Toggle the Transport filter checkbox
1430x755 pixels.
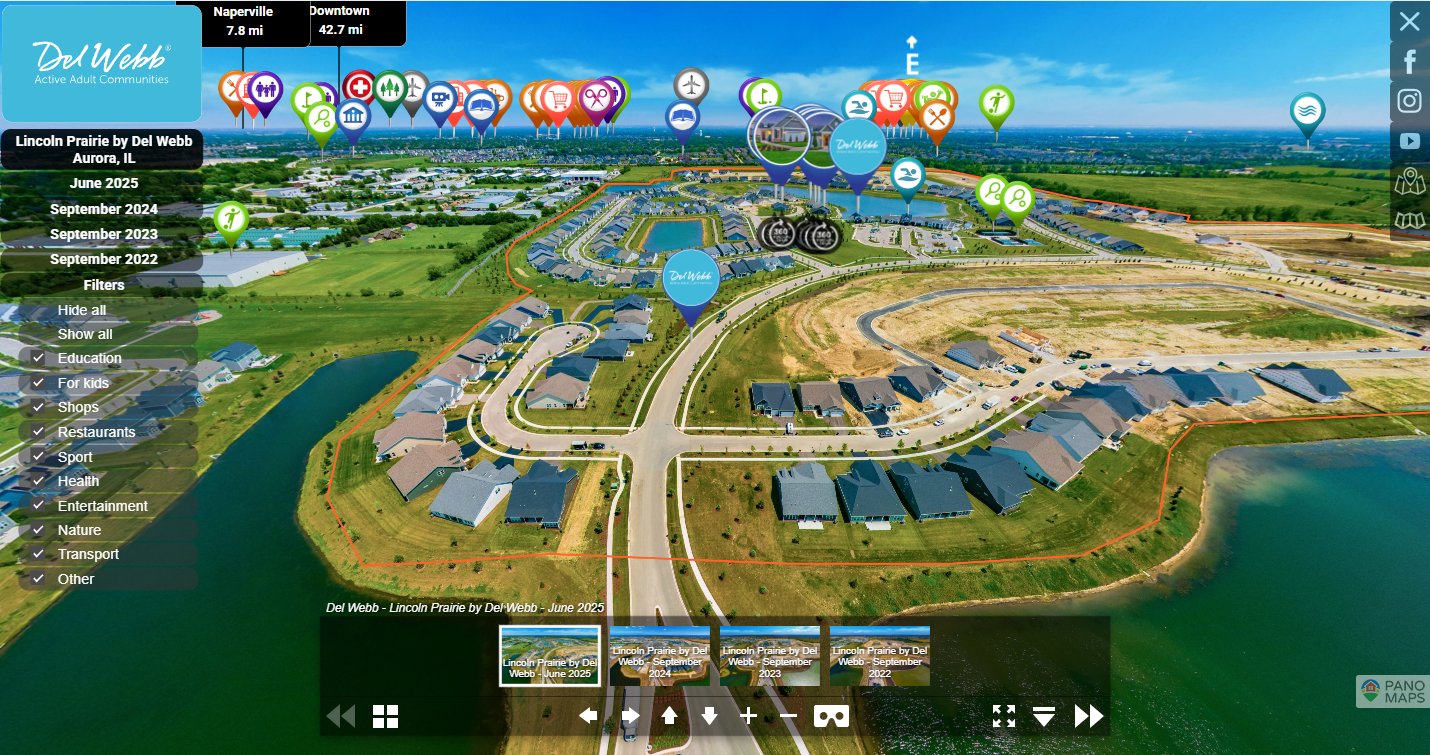38,554
